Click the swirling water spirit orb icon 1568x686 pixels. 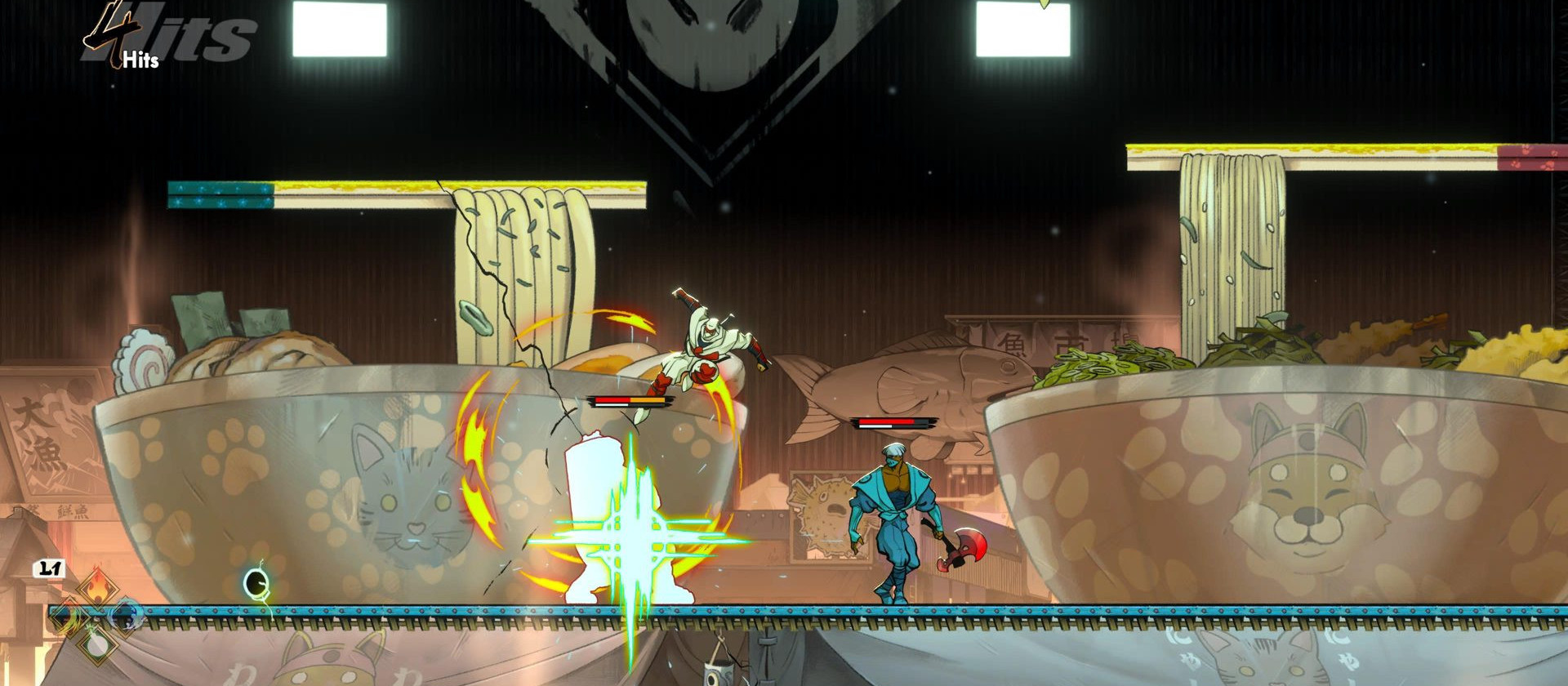tap(127, 614)
